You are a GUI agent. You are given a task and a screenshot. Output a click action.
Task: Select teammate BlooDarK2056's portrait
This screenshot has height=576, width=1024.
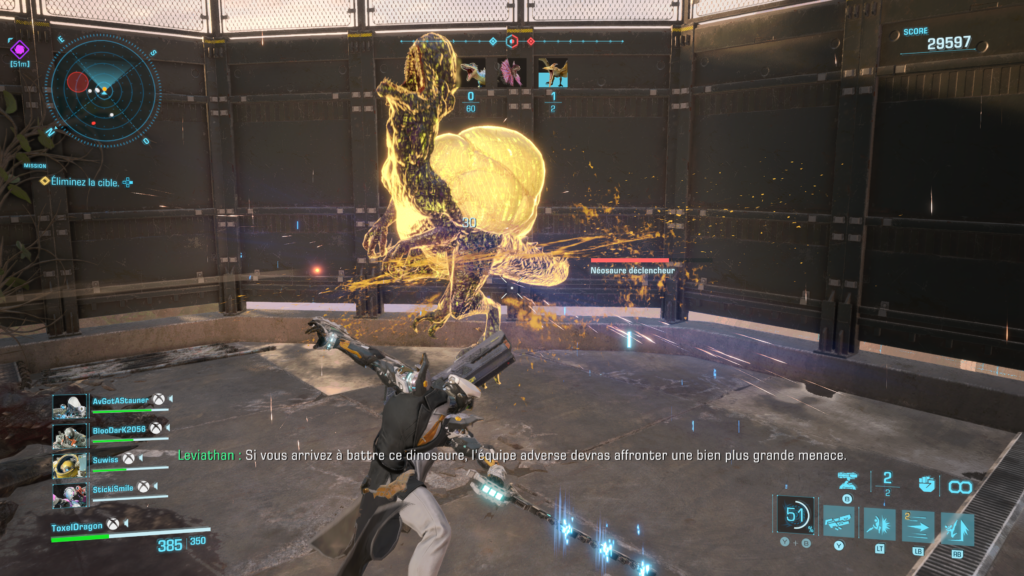(68, 436)
